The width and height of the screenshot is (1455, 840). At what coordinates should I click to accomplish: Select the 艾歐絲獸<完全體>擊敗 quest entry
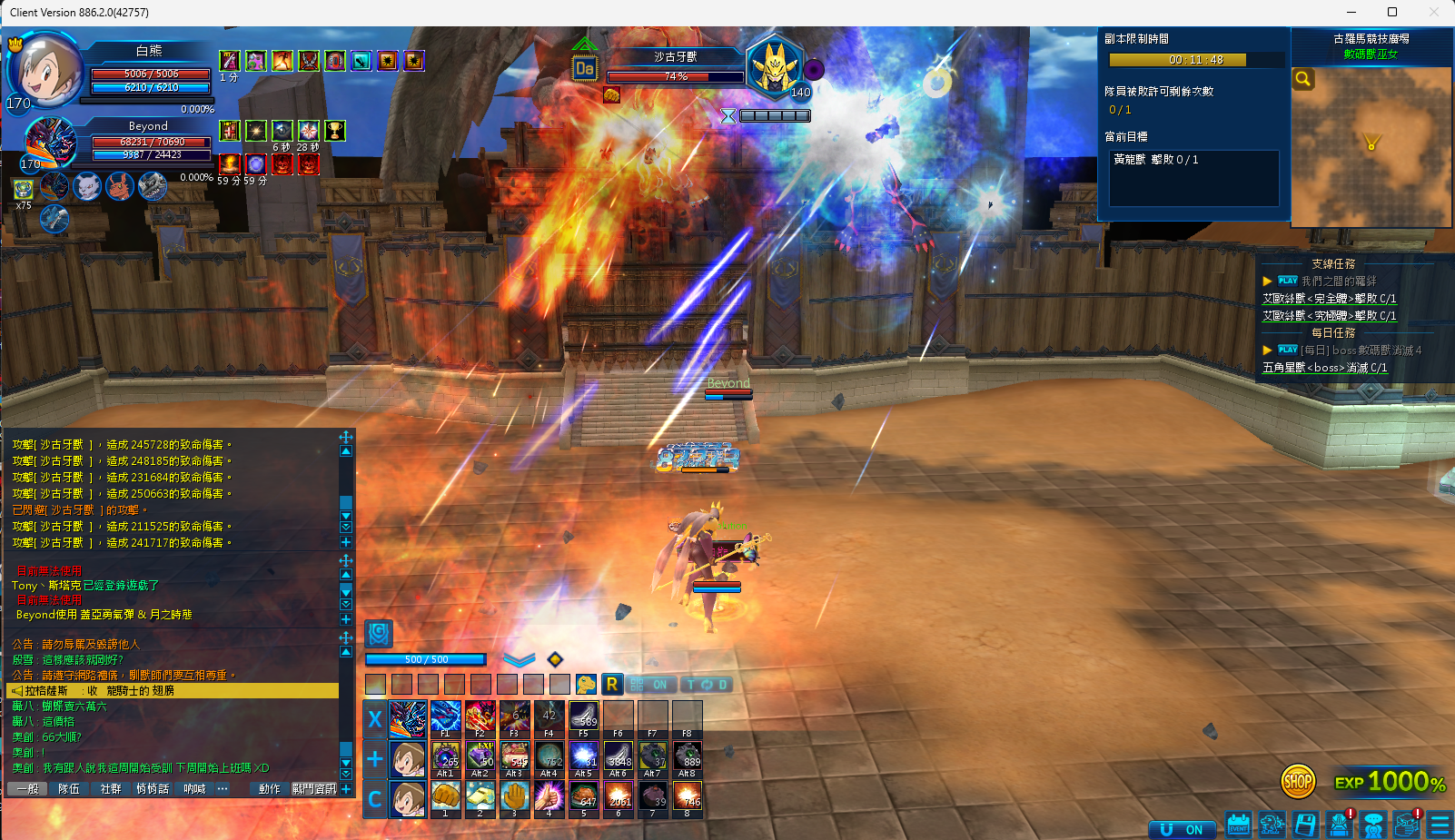point(1329,299)
